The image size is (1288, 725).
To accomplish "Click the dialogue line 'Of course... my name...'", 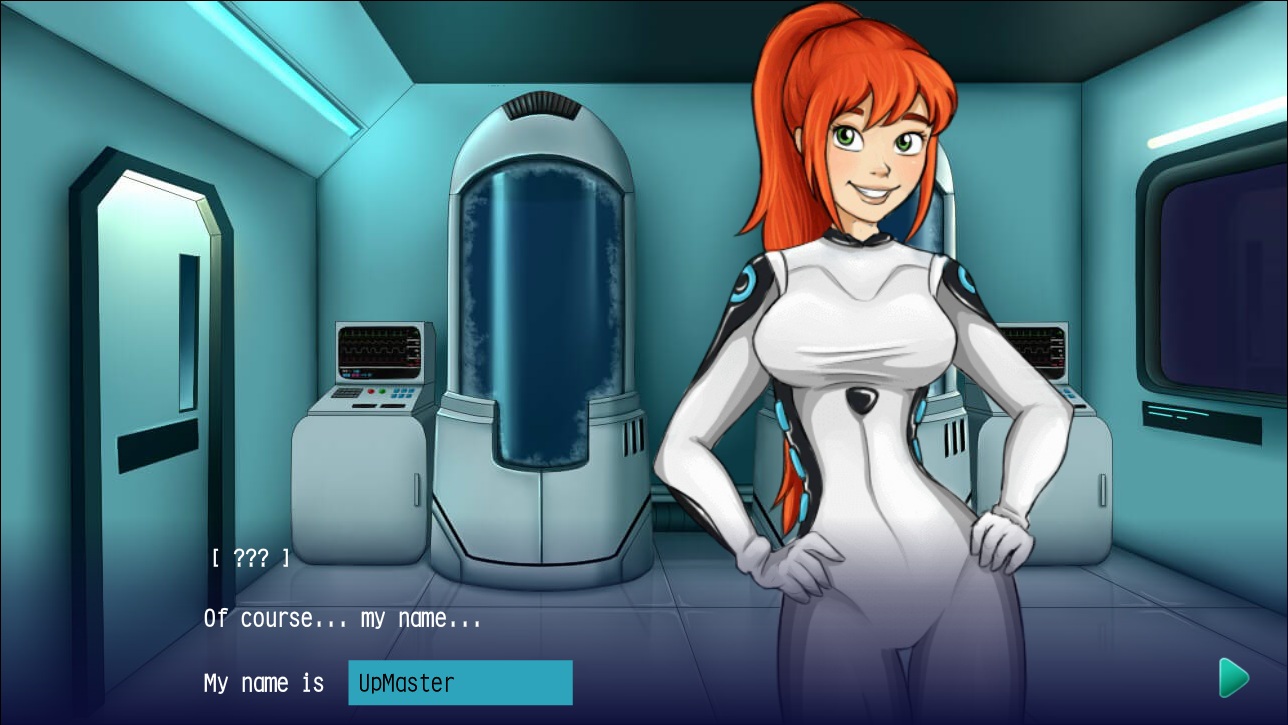I will point(342,618).
